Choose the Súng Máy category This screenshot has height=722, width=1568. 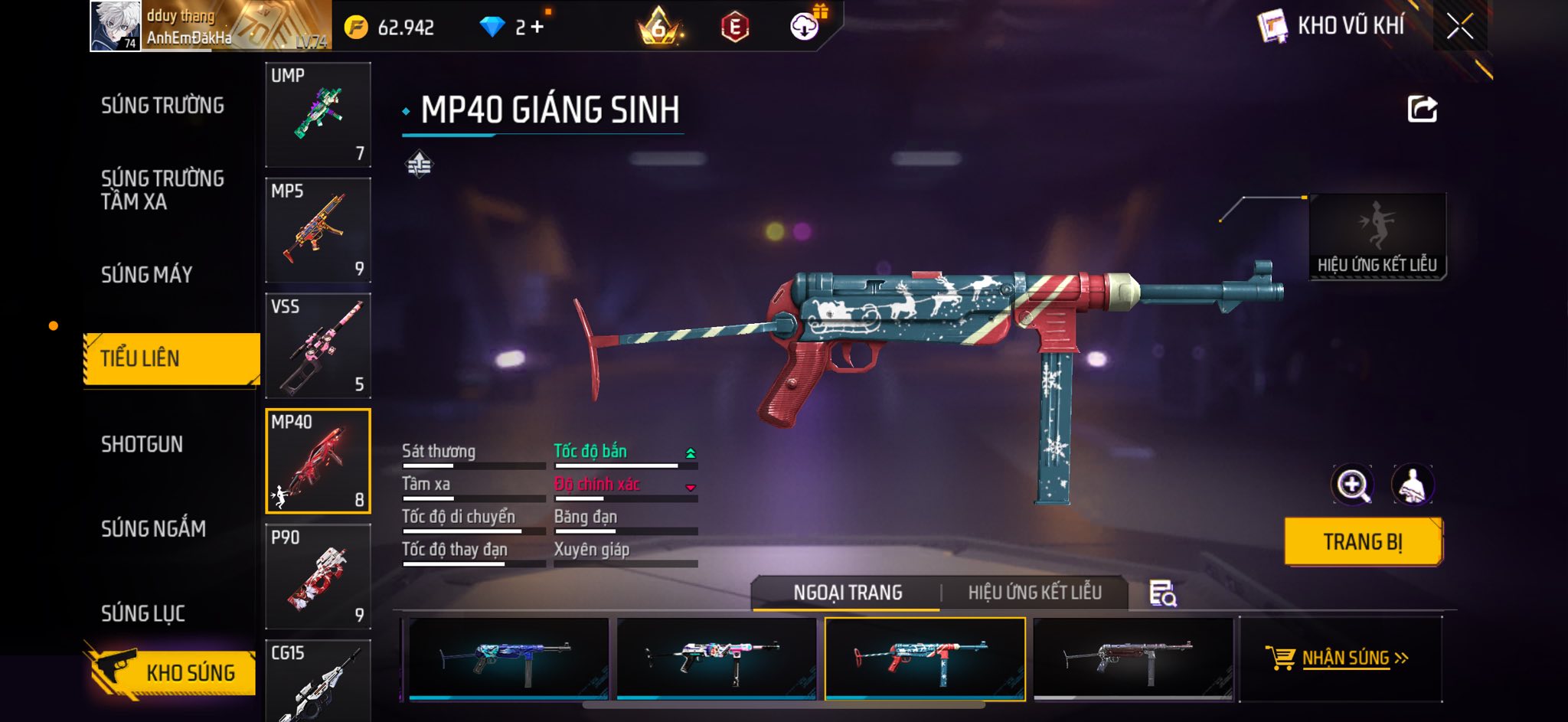click(x=146, y=274)
